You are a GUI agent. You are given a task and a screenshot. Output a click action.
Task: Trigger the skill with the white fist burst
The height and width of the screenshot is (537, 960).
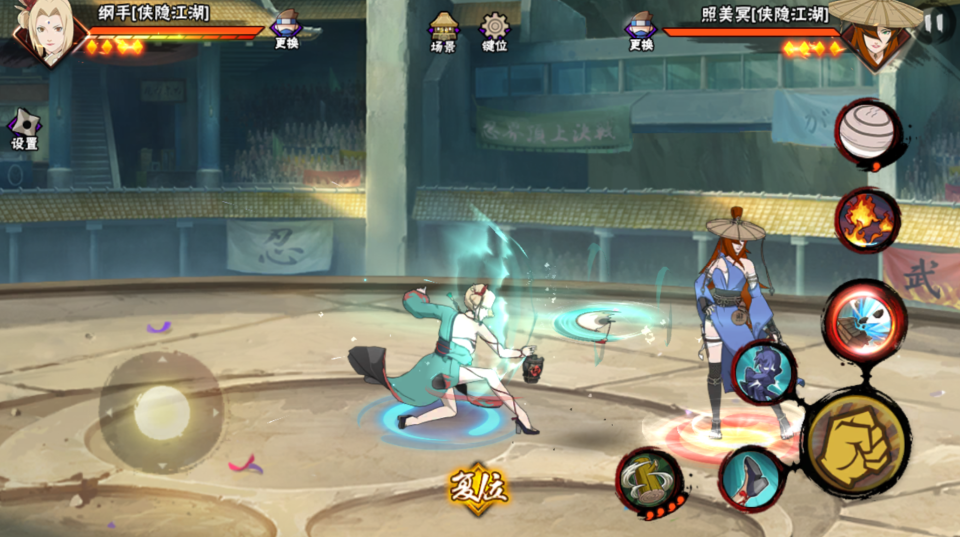pos(864,319)
